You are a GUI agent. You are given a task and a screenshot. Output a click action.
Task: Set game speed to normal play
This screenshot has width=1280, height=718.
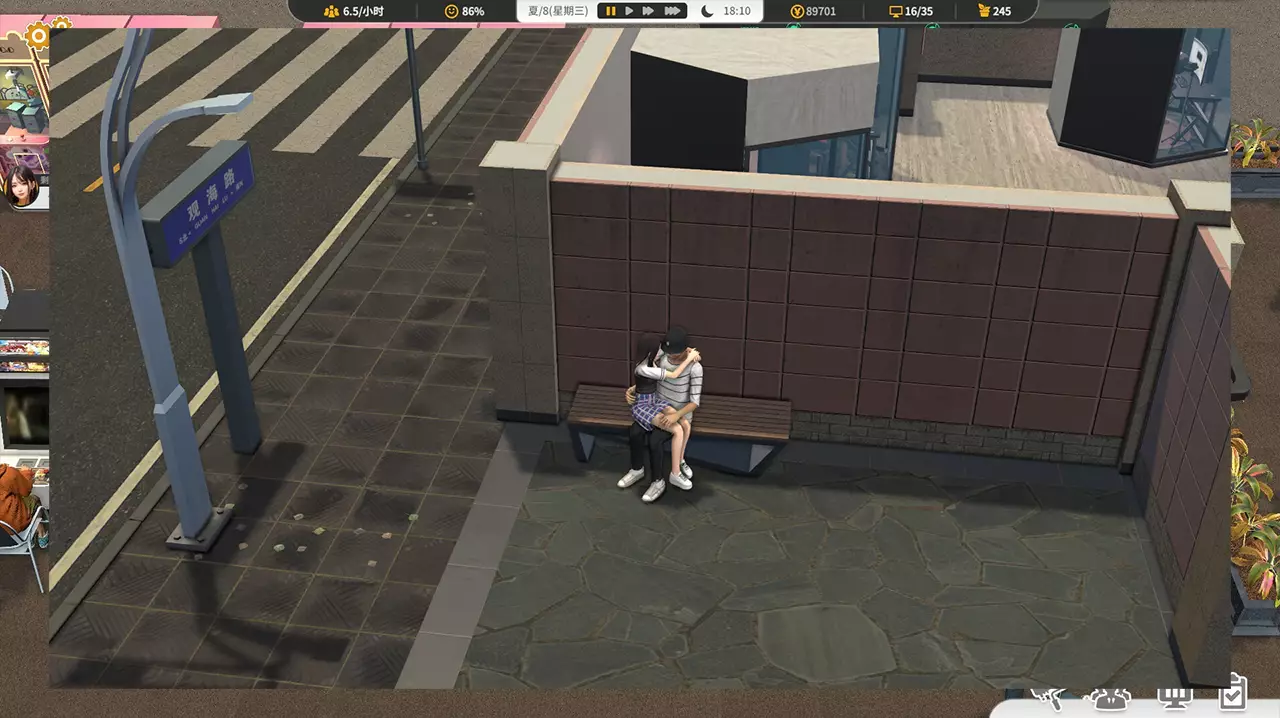pos(629,11)
